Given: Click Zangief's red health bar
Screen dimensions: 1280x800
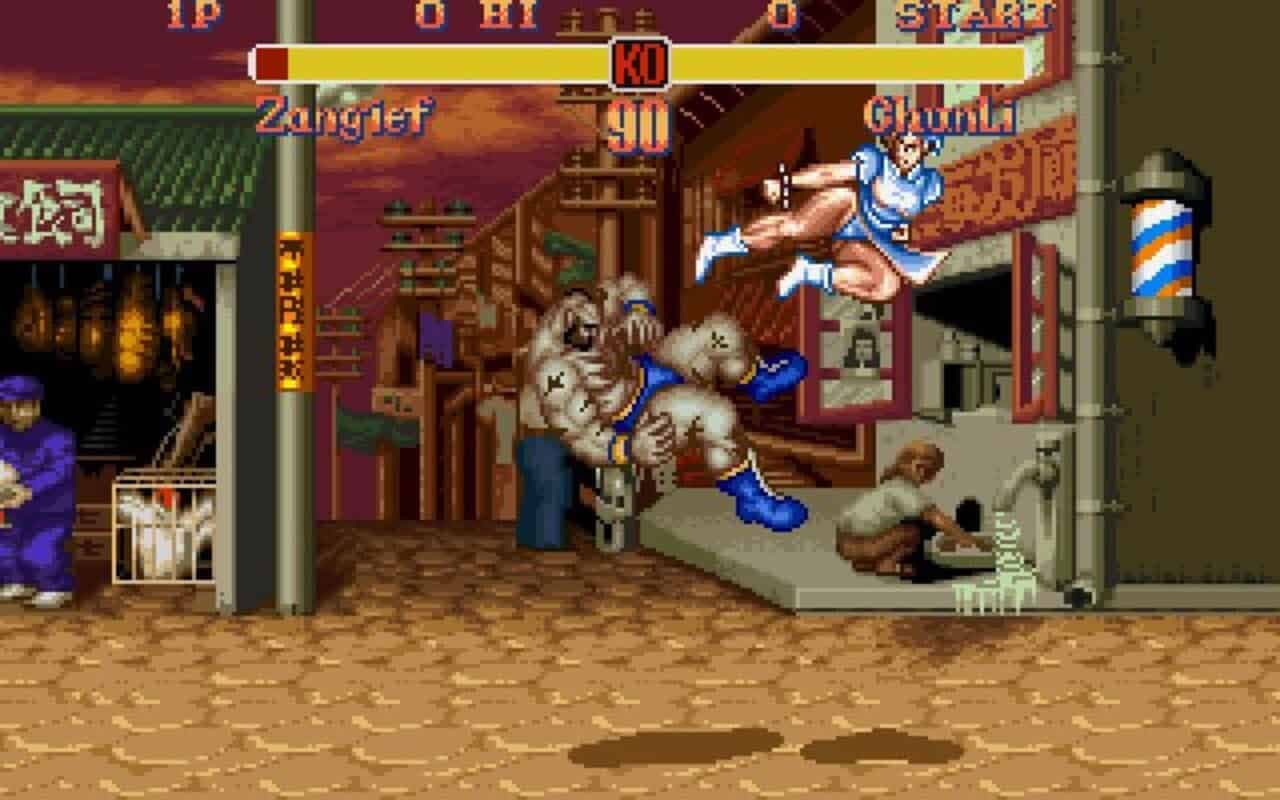Looking at the screenshot, I should point(270,60).
